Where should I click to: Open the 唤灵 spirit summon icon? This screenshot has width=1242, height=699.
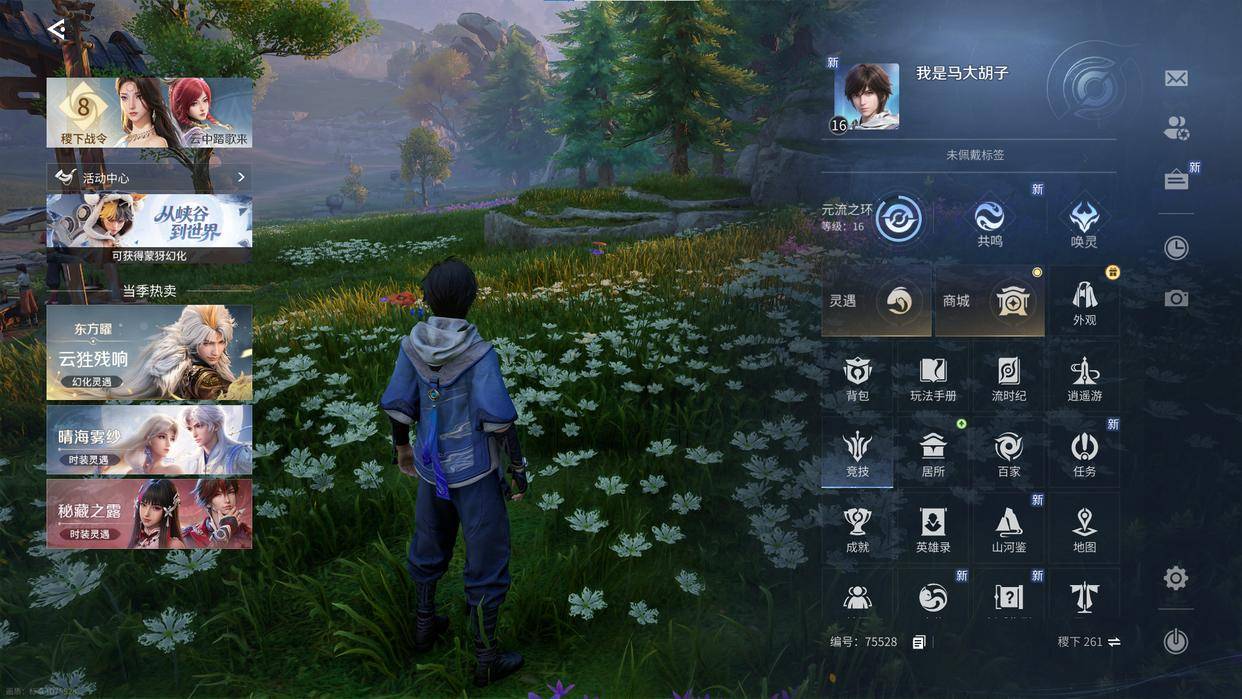(x=1084, y=221)
